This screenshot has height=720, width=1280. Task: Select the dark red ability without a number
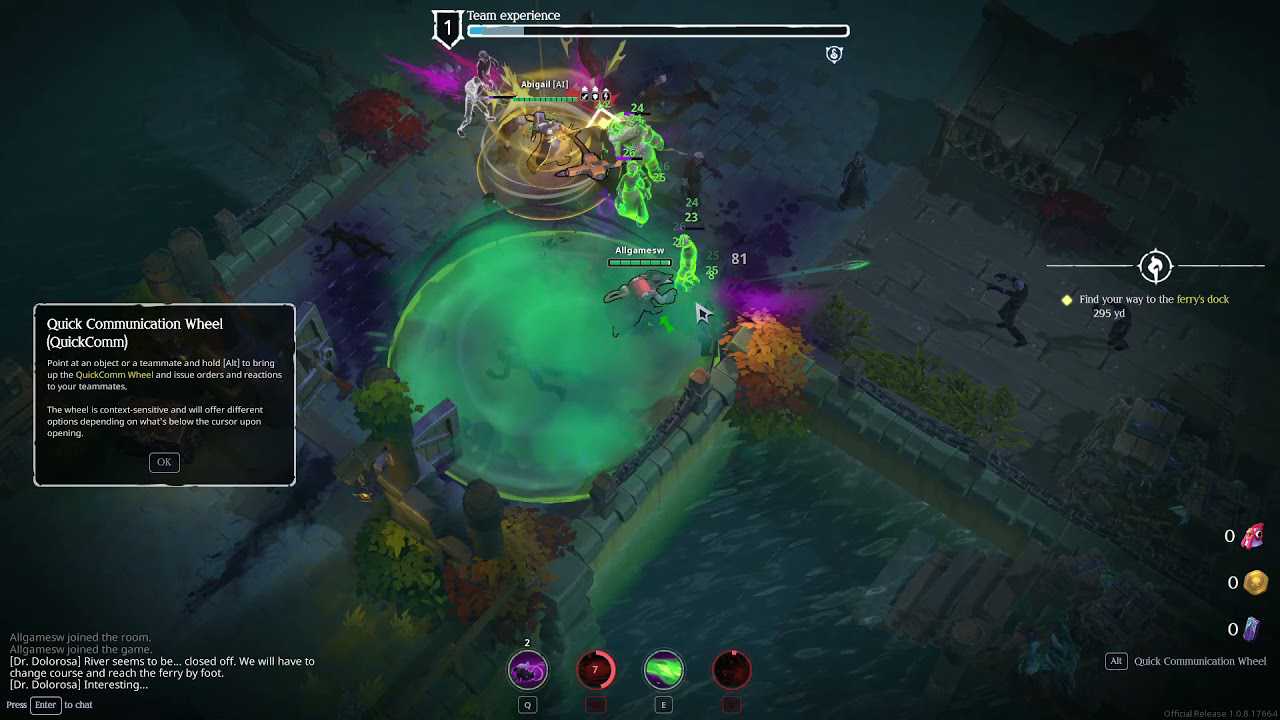tap(731, 670)
